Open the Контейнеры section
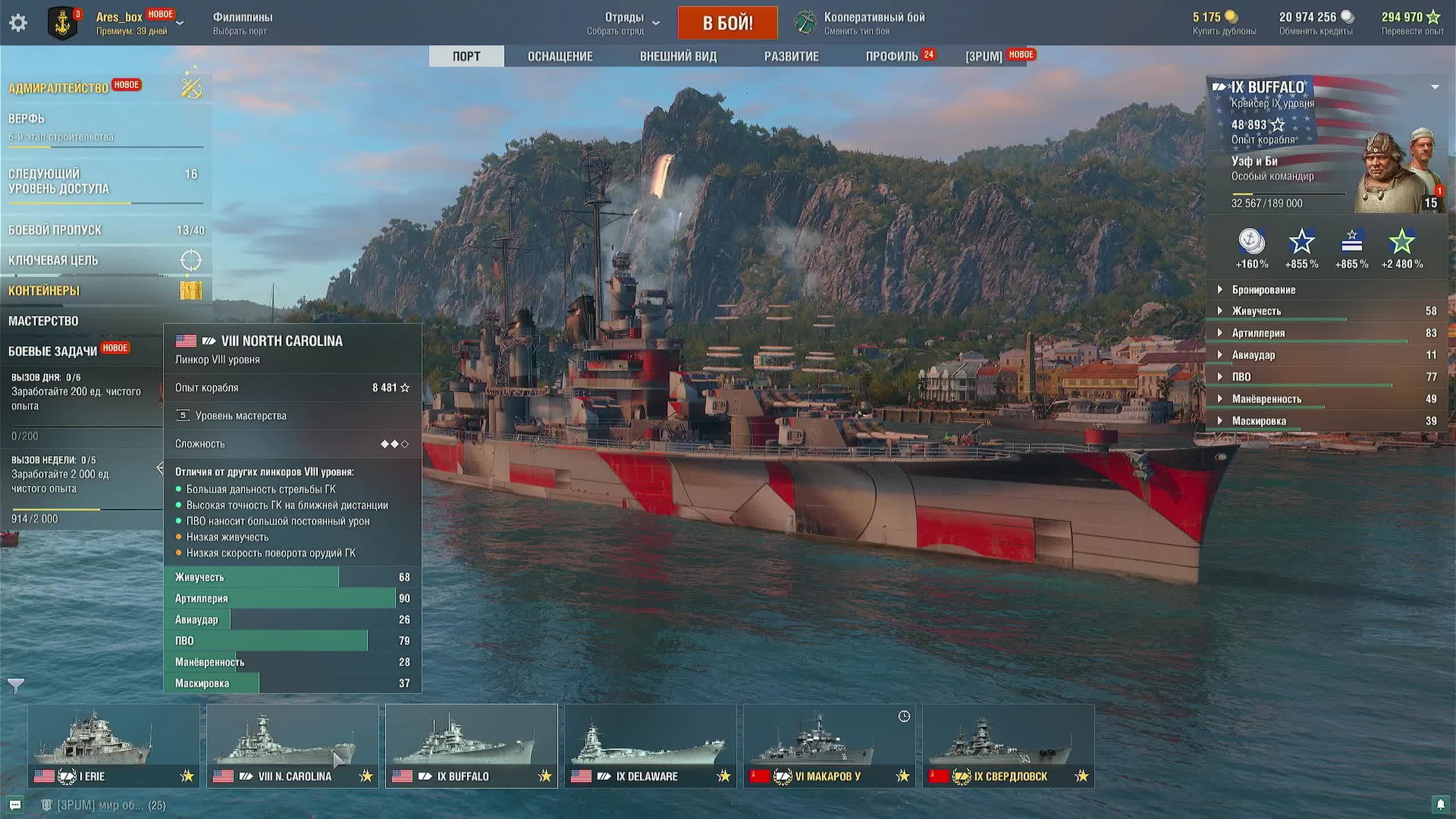This screenshot has width=1456, height=819. coord(44,291)
